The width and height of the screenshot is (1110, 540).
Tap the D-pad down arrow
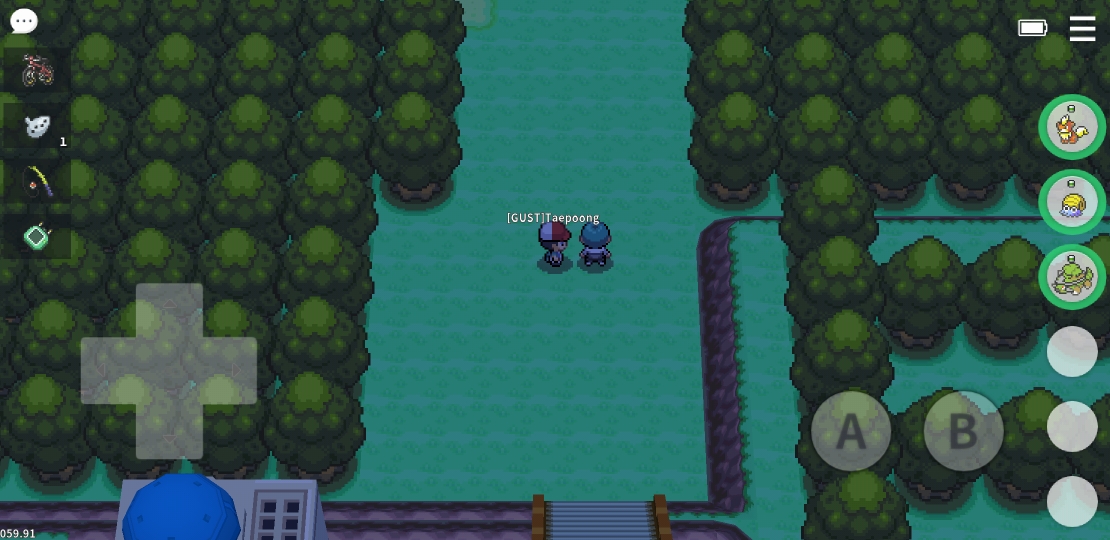click(169, 430)
